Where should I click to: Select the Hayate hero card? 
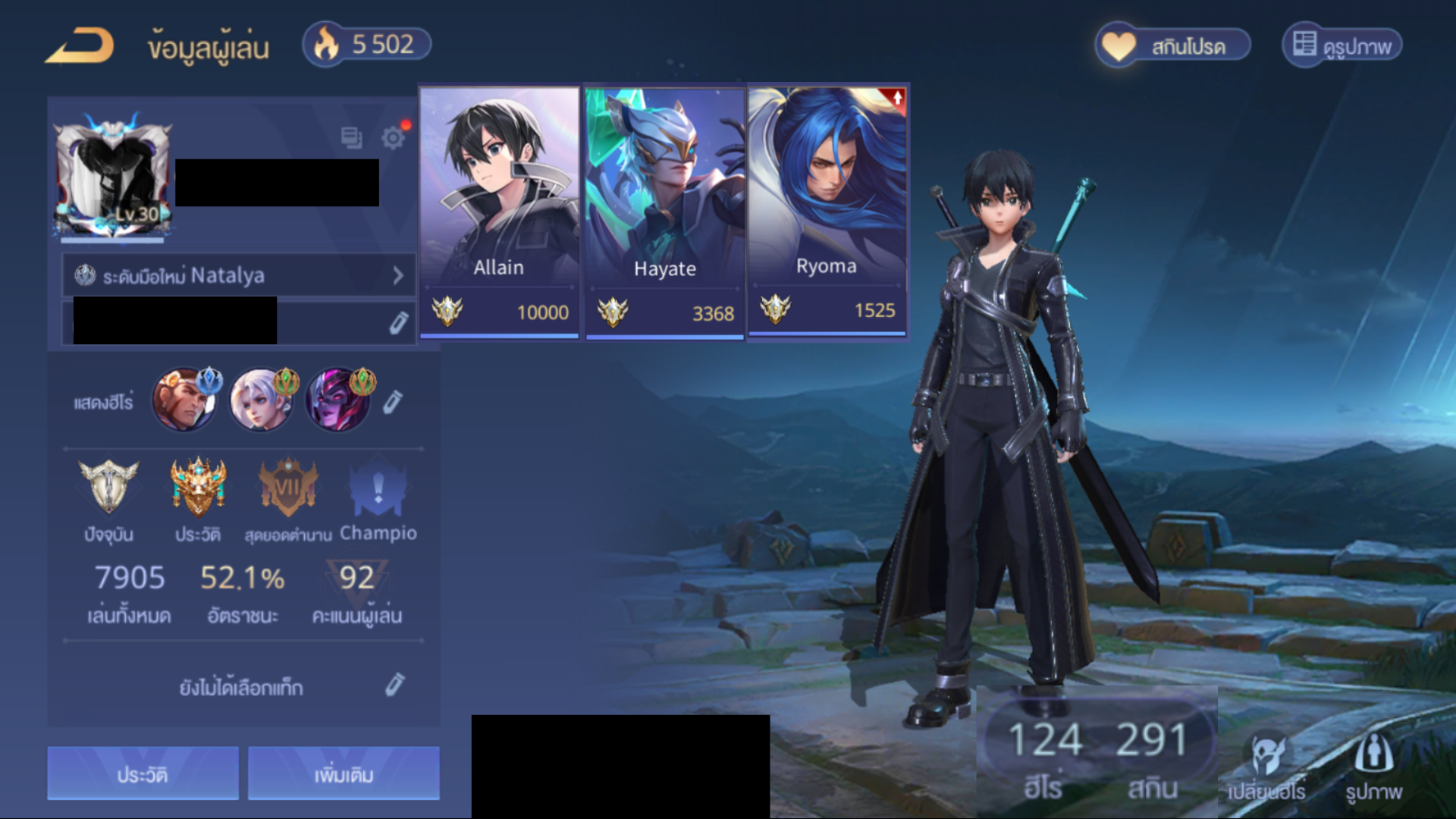pos(664,211)
